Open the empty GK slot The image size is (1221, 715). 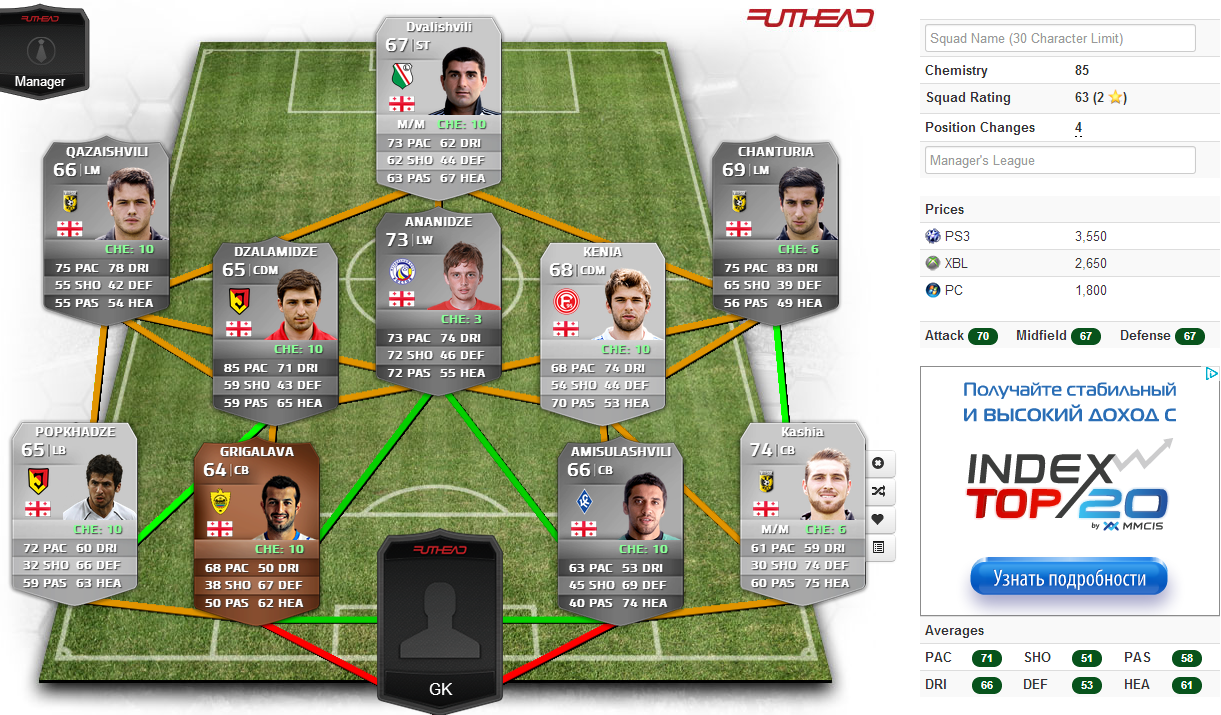tap(440, 620)
